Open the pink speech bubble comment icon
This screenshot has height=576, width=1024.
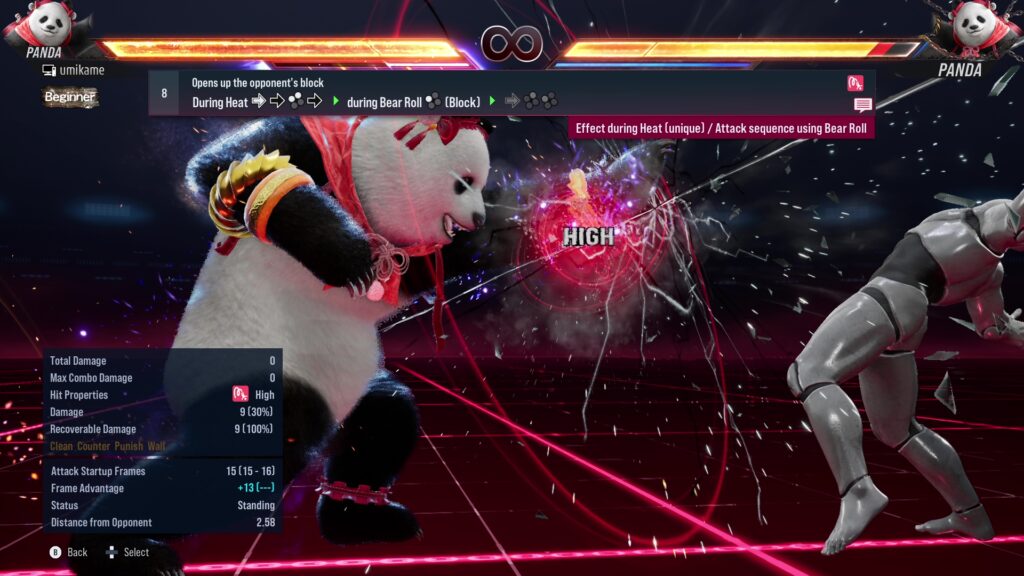[x=862, y=105]
